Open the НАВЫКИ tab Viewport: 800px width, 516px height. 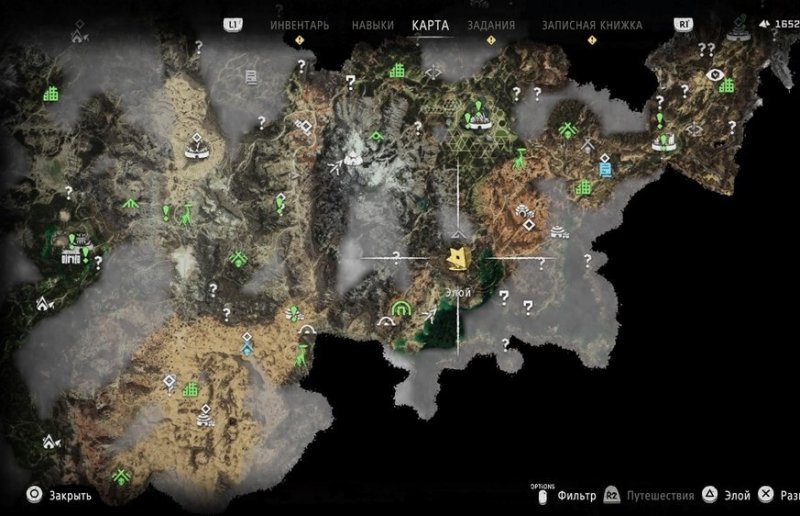(373, 25)
